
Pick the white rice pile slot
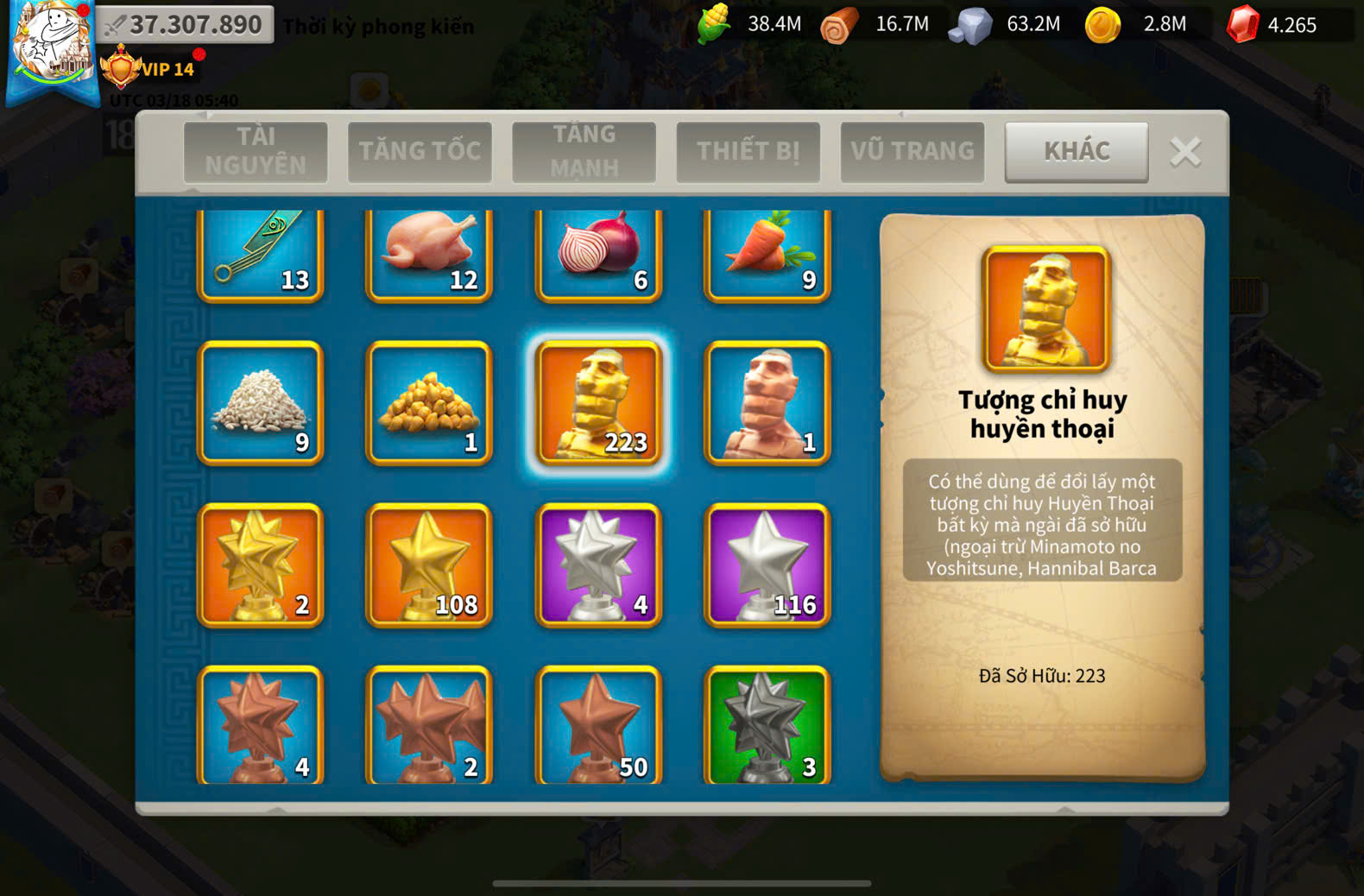coord(261,402)
